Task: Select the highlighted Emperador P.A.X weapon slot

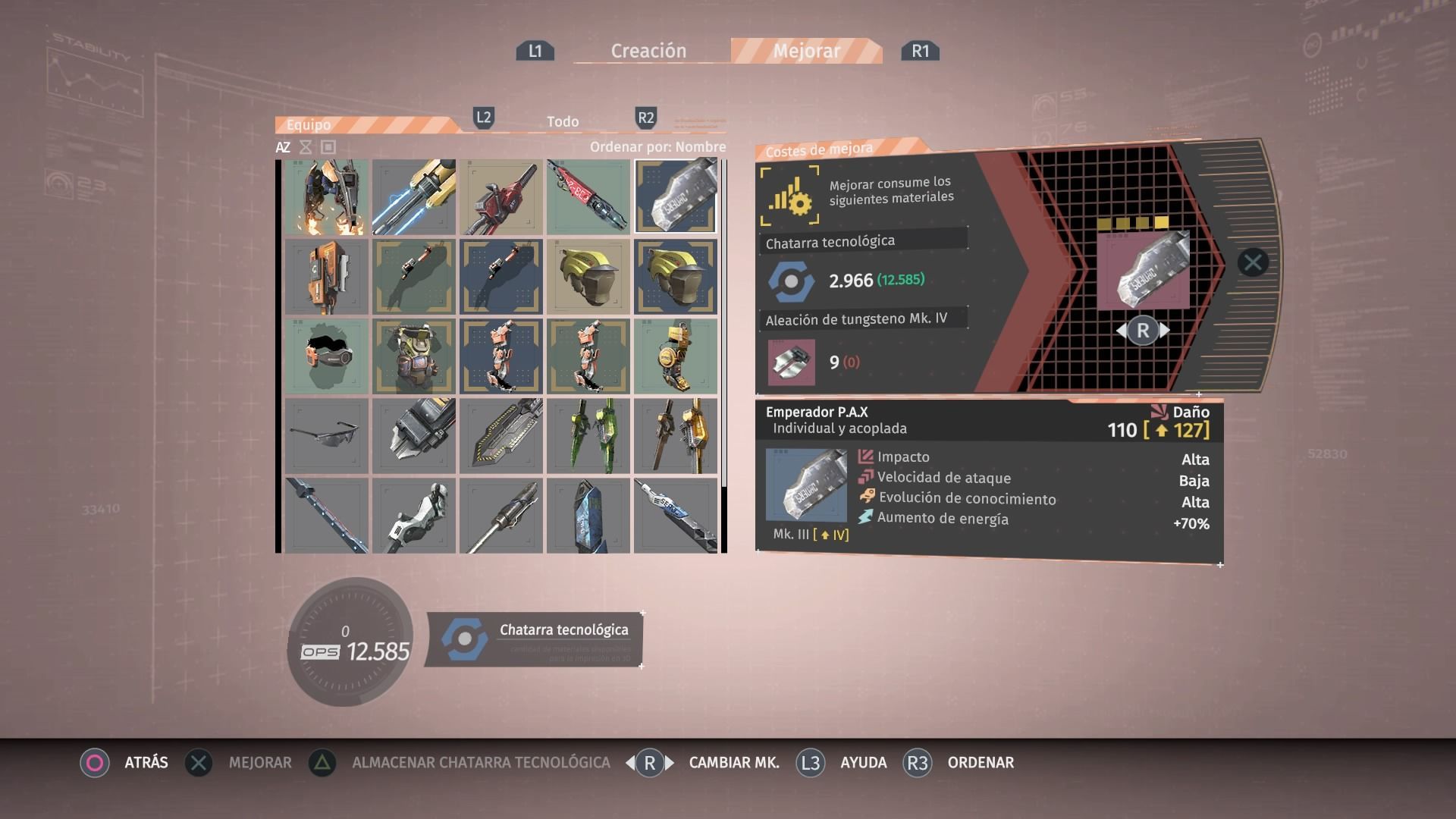Action: coord(675,196)
